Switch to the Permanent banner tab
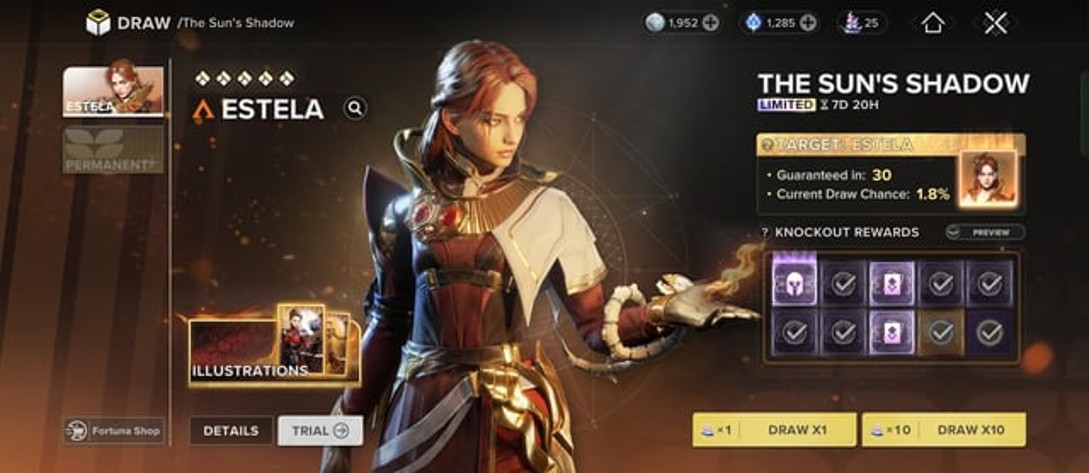 tap(113, 149)
